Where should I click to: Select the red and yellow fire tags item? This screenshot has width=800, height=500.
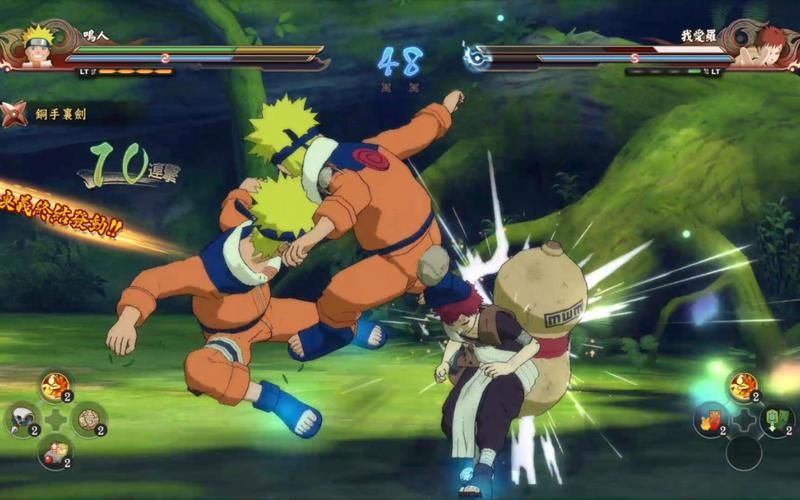pyautogui.click(x=709, y=419)
